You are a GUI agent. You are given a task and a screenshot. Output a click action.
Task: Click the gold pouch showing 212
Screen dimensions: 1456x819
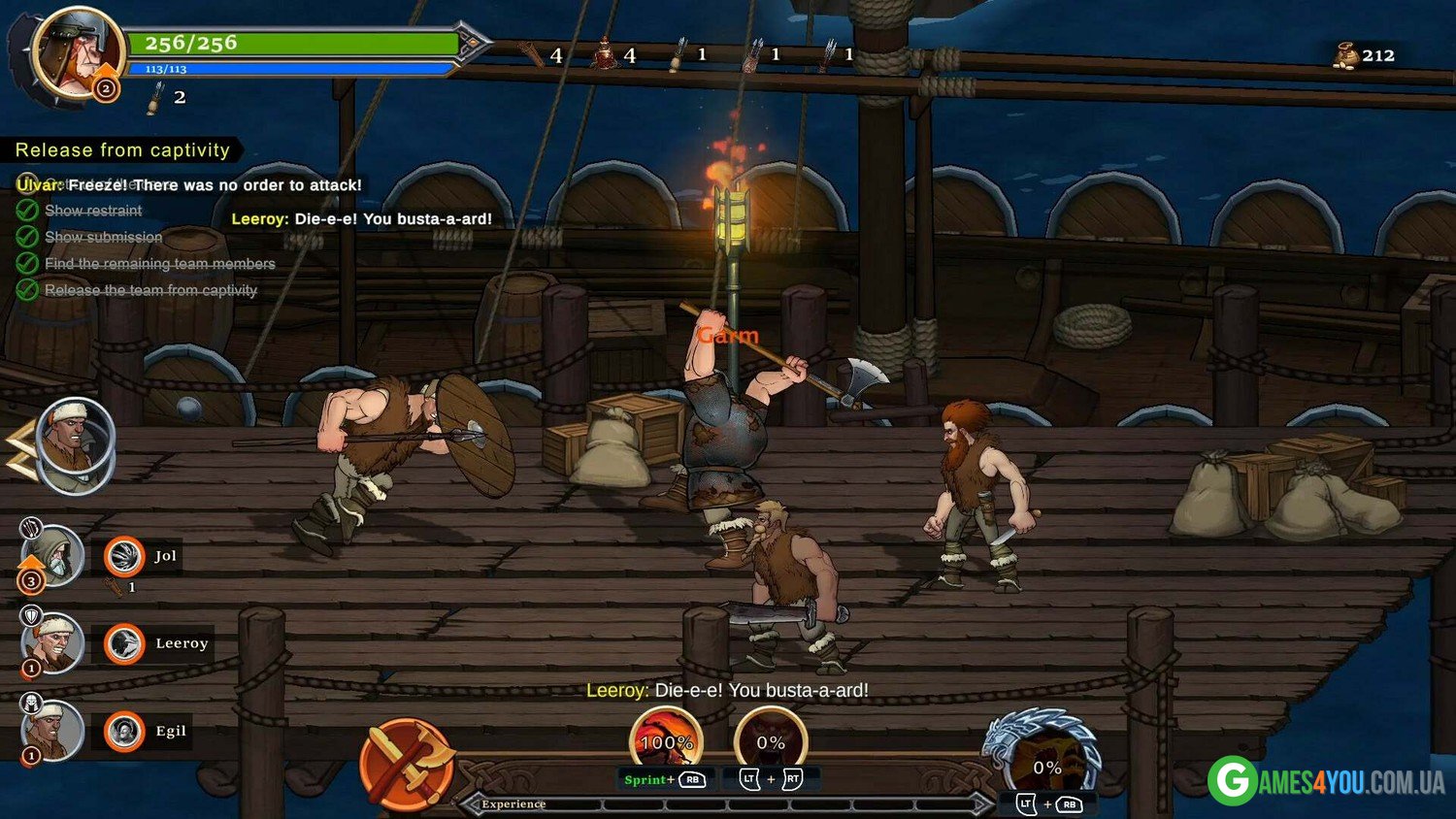1345,55
